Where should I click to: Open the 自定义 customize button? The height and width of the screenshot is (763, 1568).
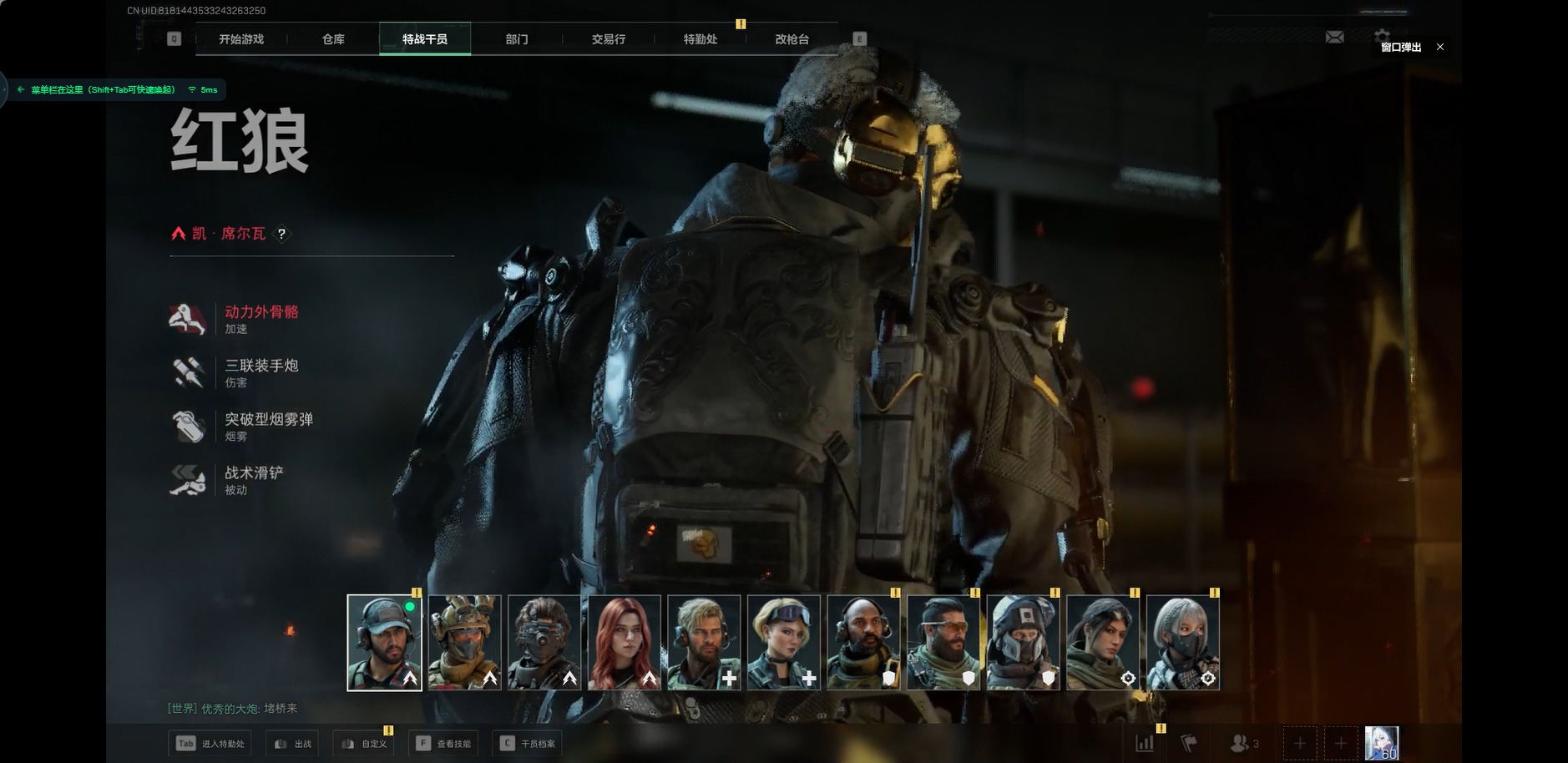tap(365, 743)
